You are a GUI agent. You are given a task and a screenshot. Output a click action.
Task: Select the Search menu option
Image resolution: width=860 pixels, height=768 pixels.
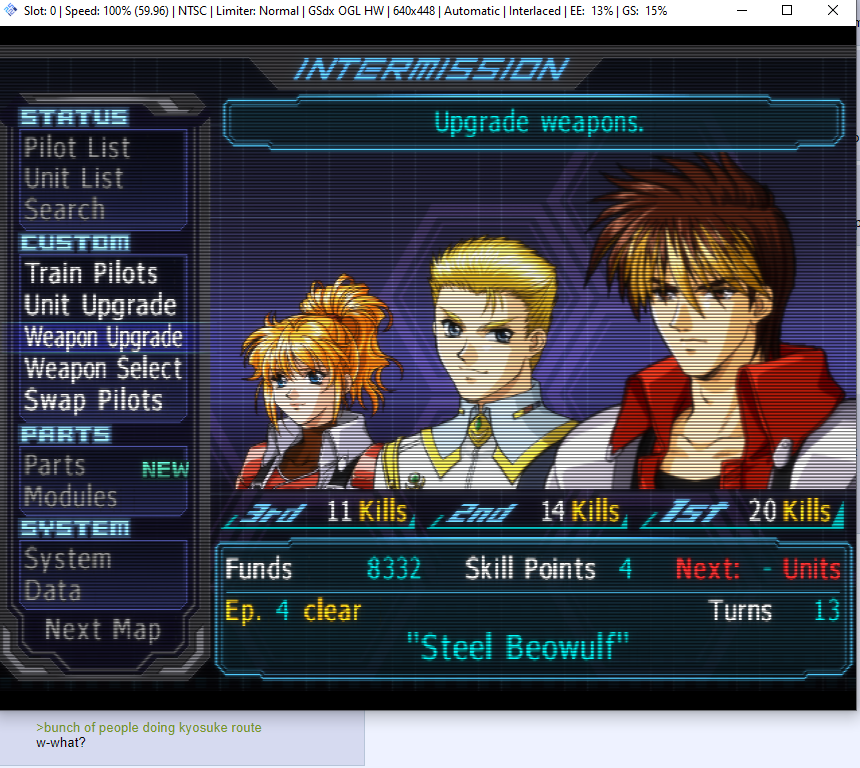(64, 210)
